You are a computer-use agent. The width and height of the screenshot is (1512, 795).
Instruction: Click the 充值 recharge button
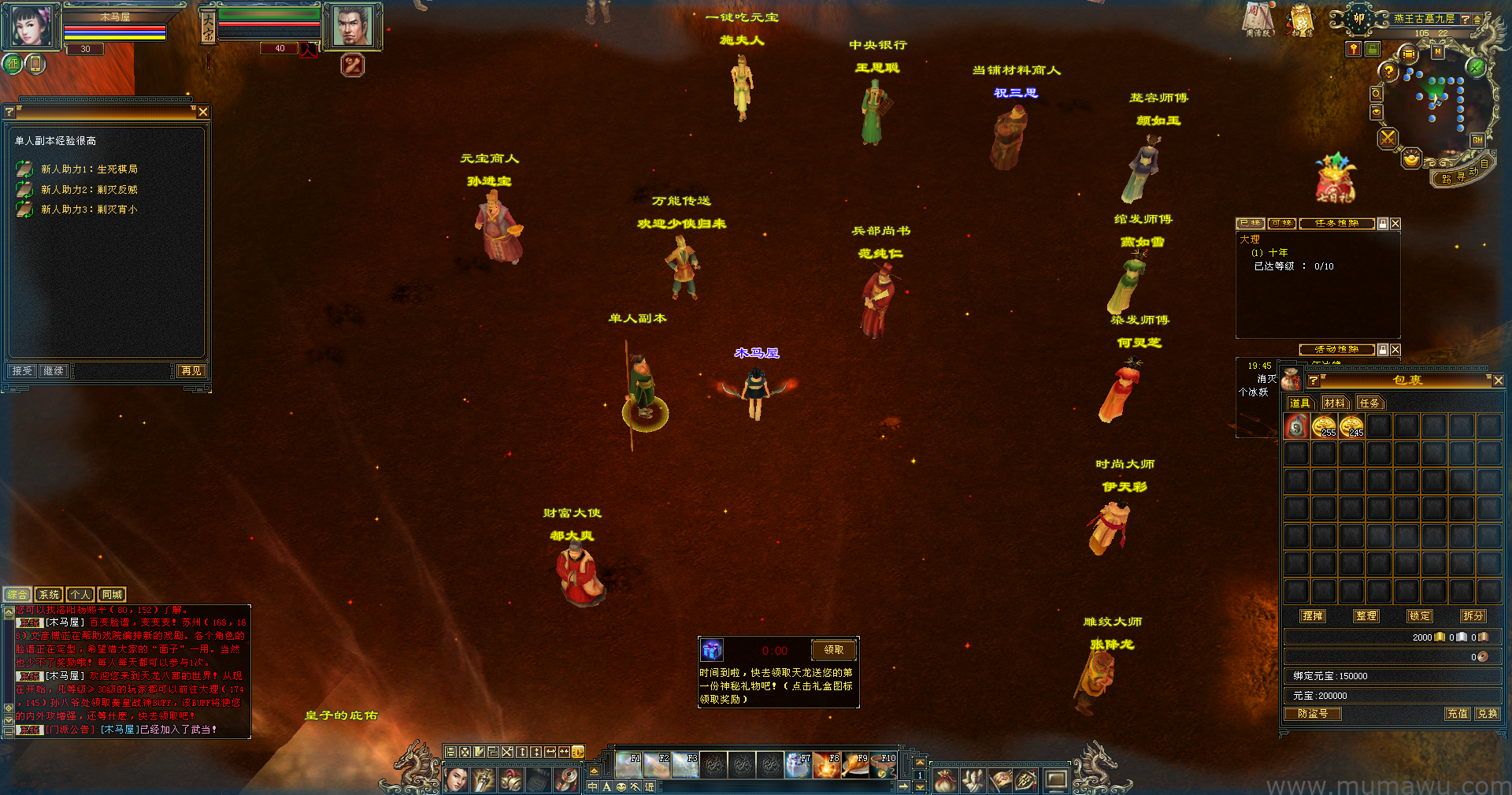(1458, 714)
